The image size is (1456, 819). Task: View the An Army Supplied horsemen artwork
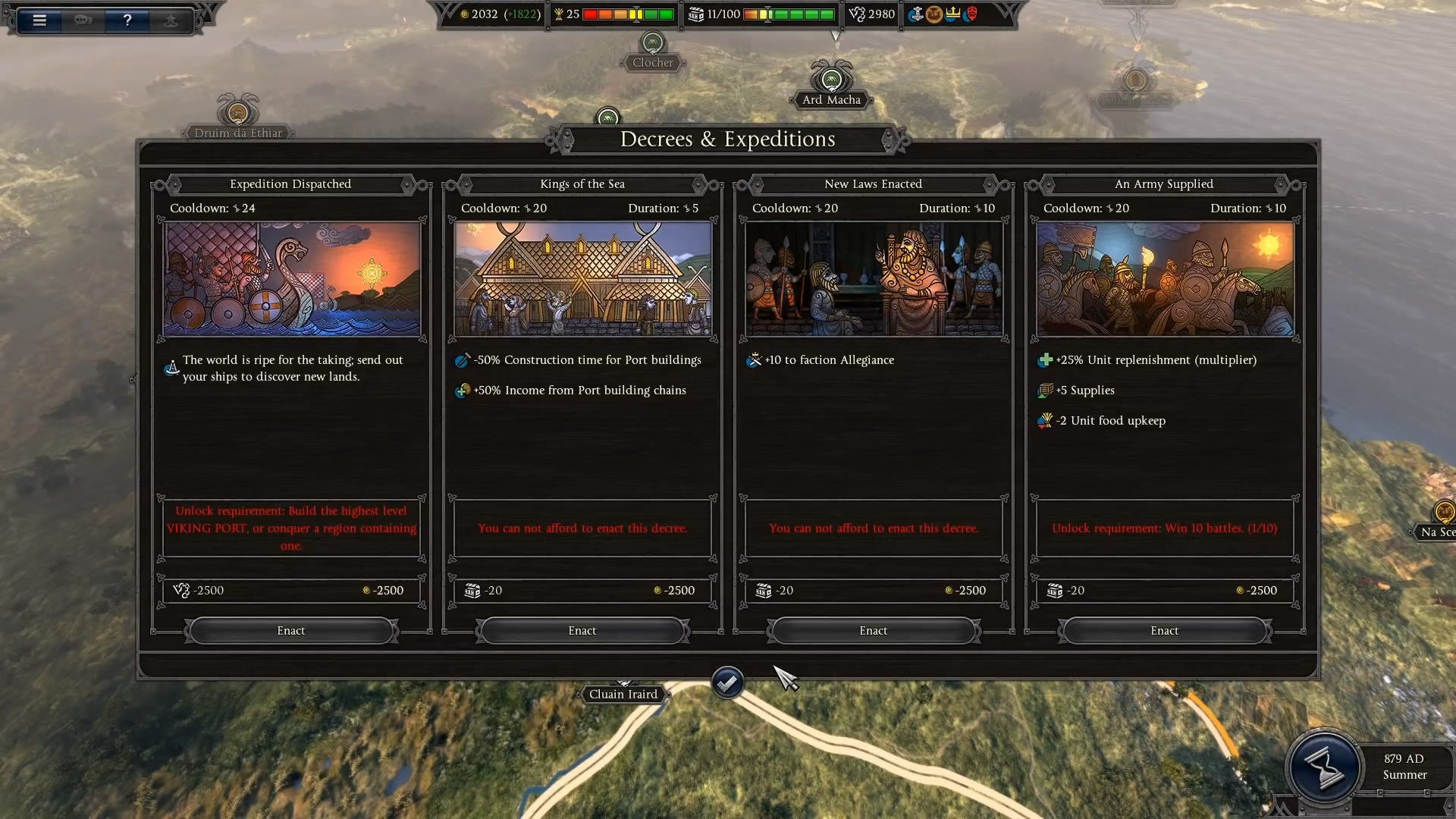(1165, 278)
